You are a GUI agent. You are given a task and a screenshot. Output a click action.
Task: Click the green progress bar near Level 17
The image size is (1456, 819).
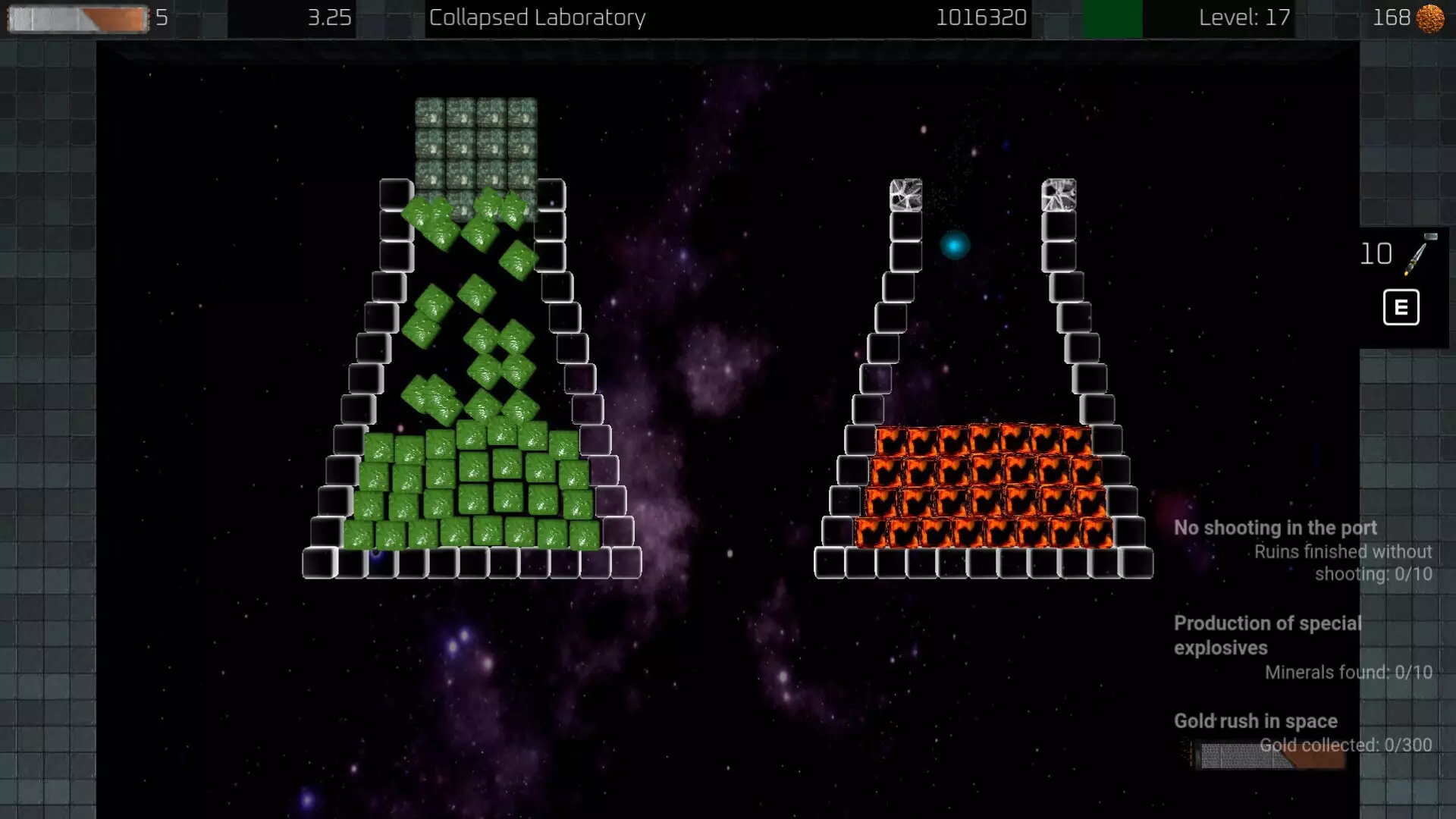pyautogui.click(x=1112, y=17)
